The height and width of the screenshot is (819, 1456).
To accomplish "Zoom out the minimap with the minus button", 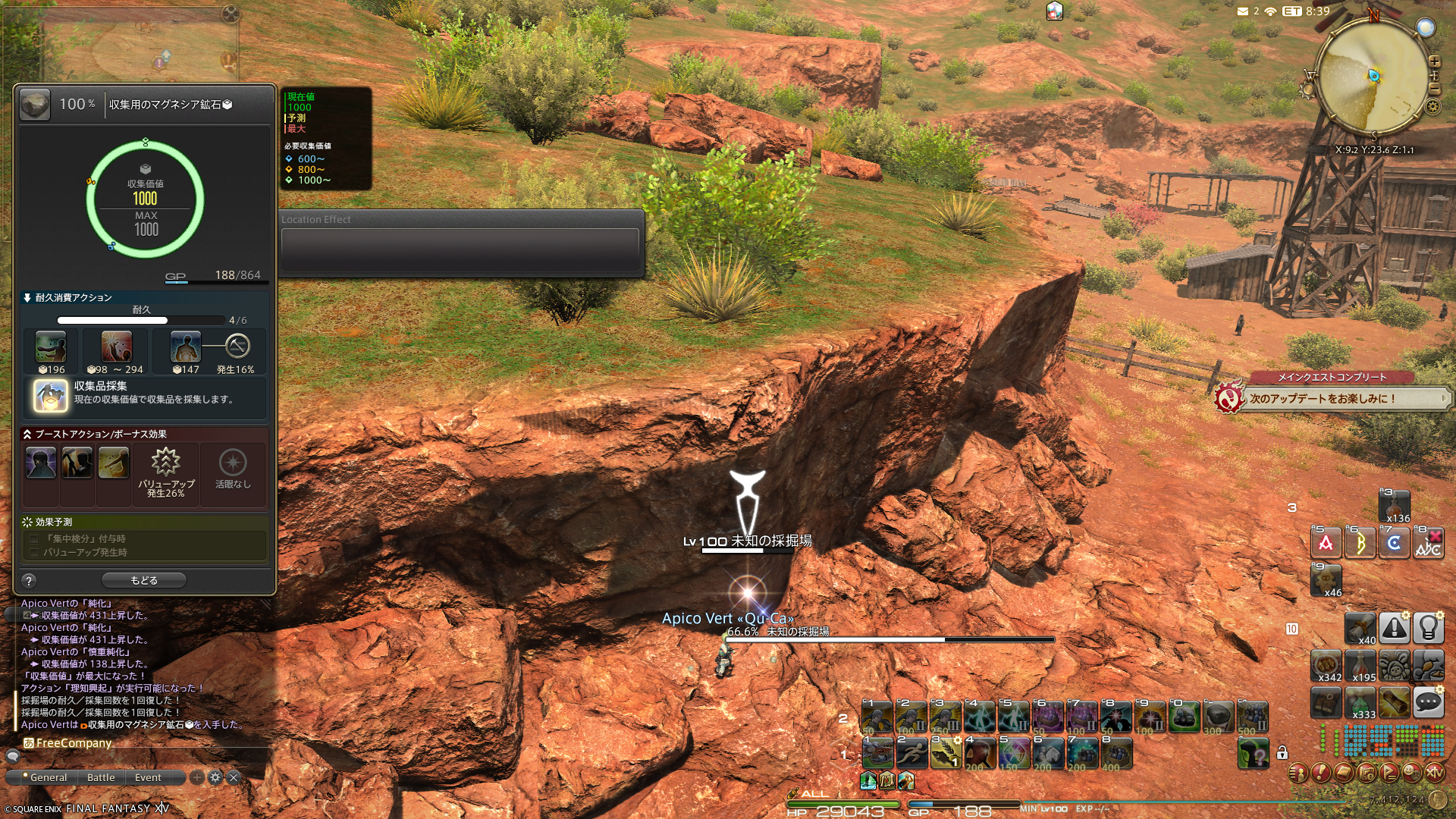I will (x=1434, y=89).
